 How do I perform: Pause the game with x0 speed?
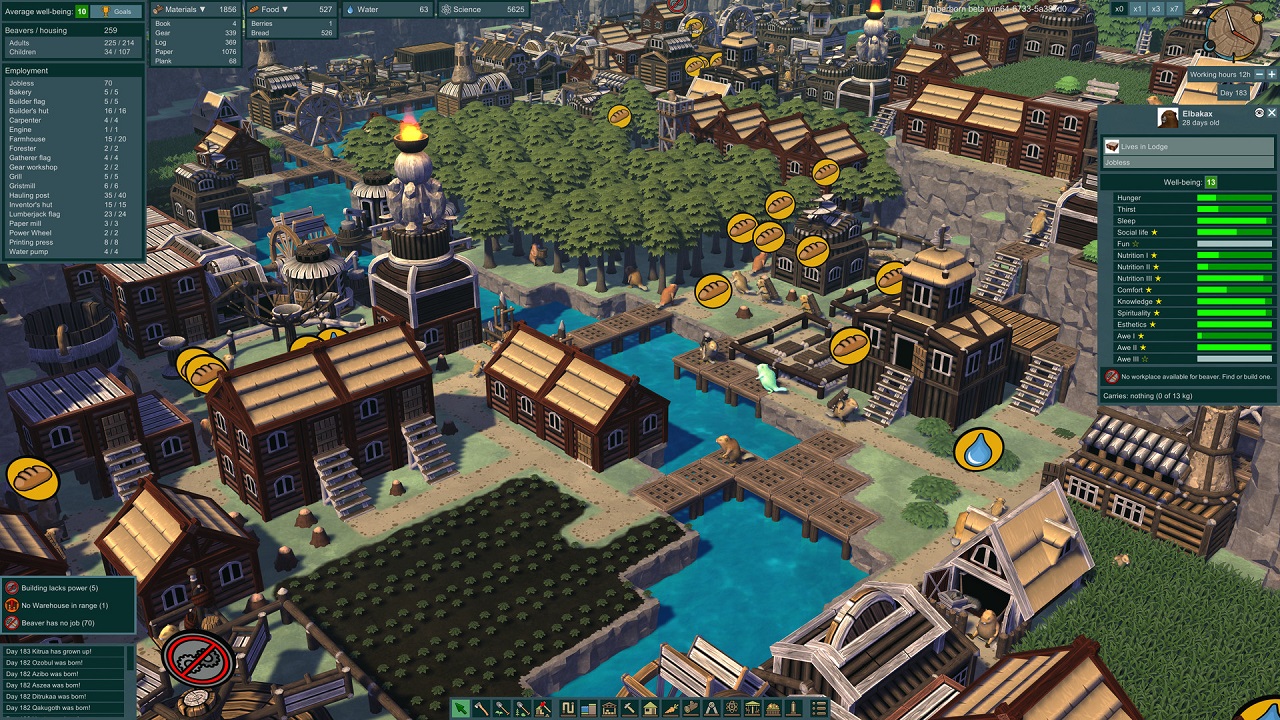(x=1119, y=9)
